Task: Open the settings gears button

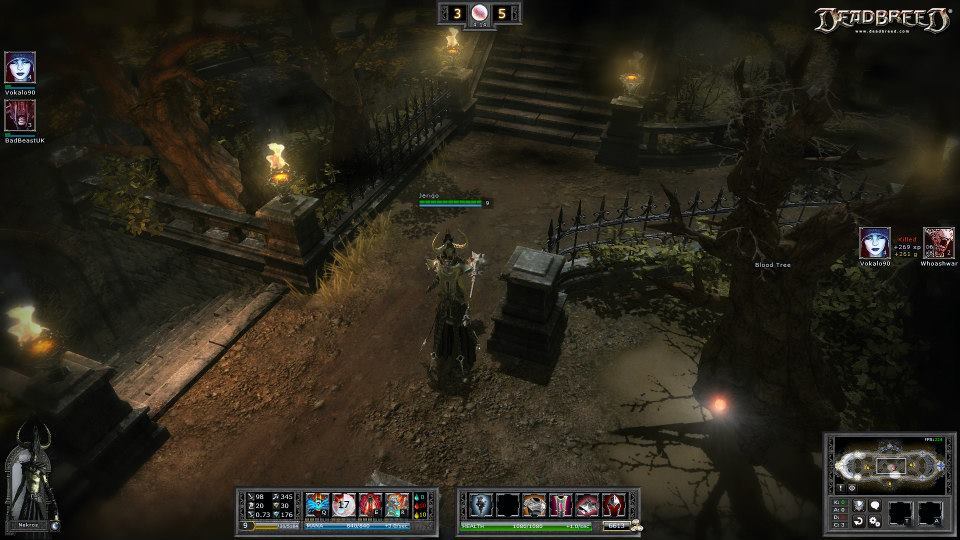Action: (875, 521)
